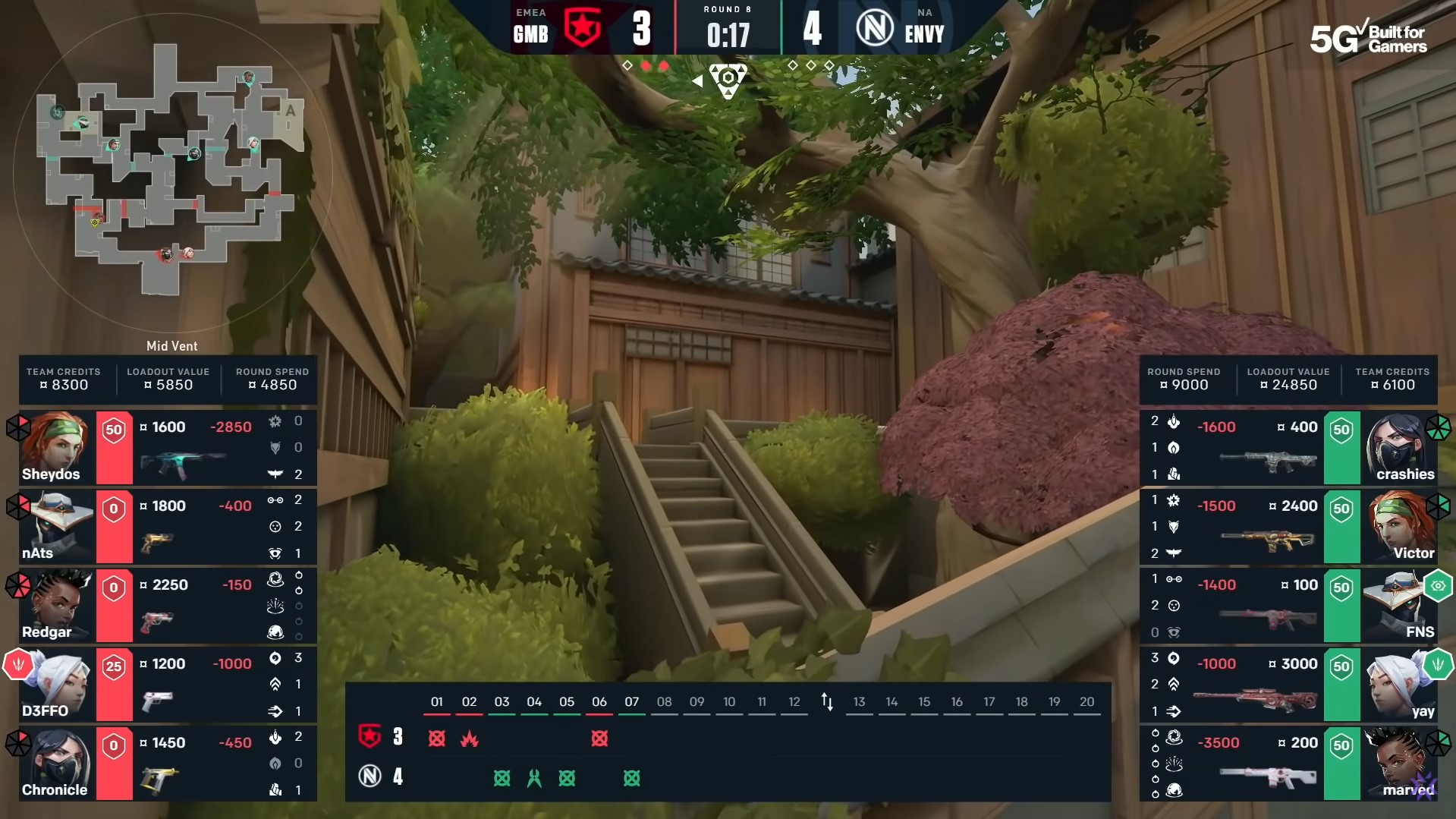Click the Envy team logo in the scoreboard
The height and width of the screenshot is (819, 1456).
pos(874,28)
